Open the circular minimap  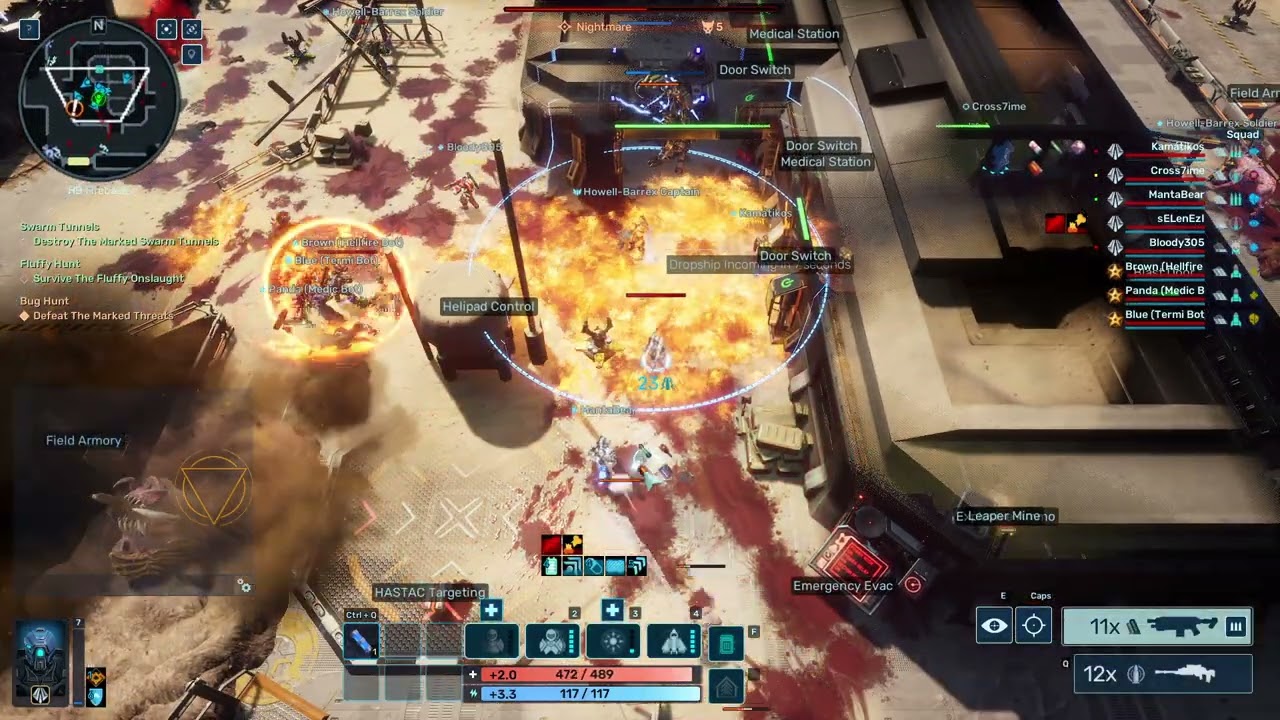coord(99,100)
